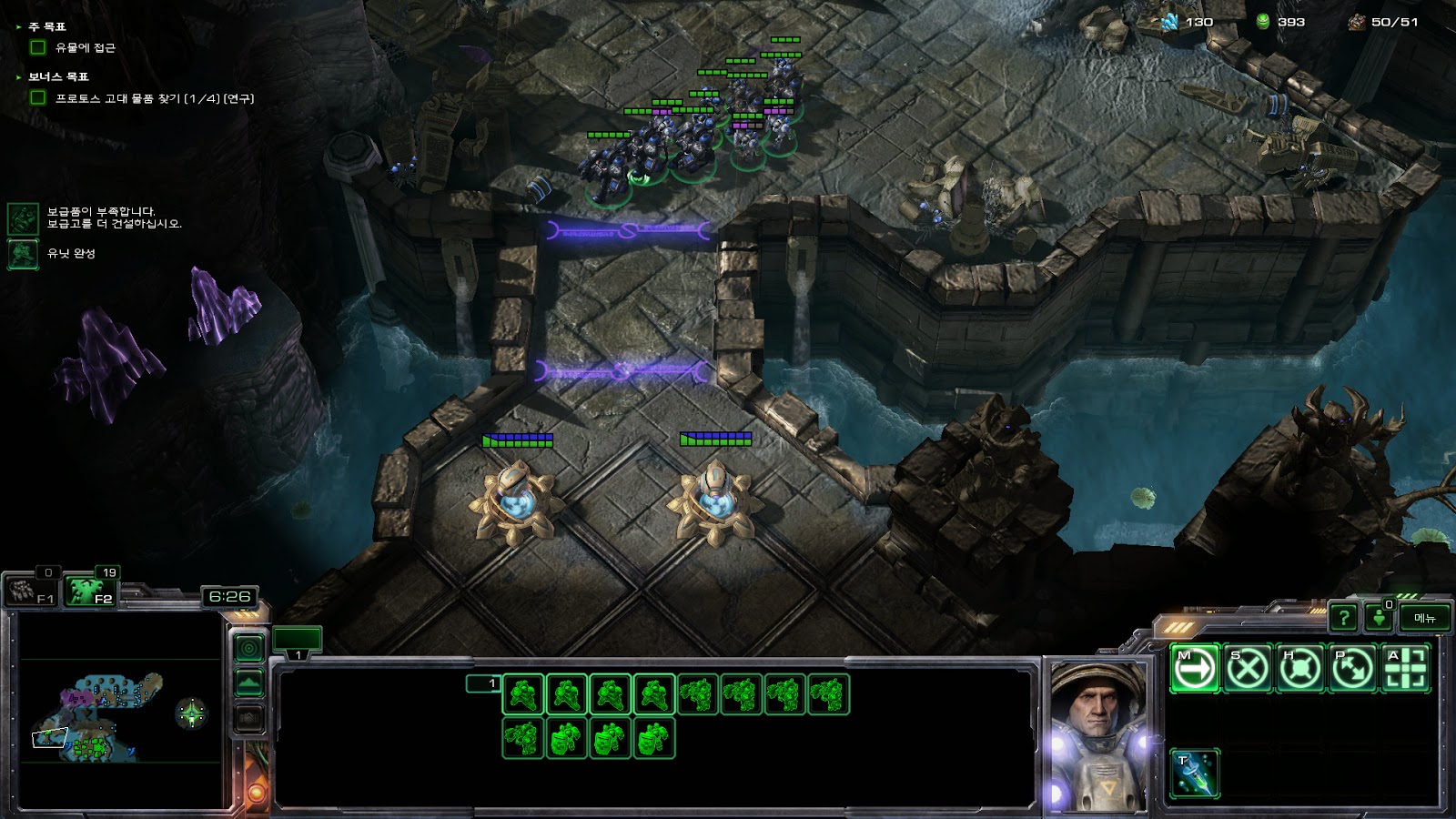
Task: Open the 프로토스 고대 물품 찾기 bonus objective
Action: tap(155, 98)
